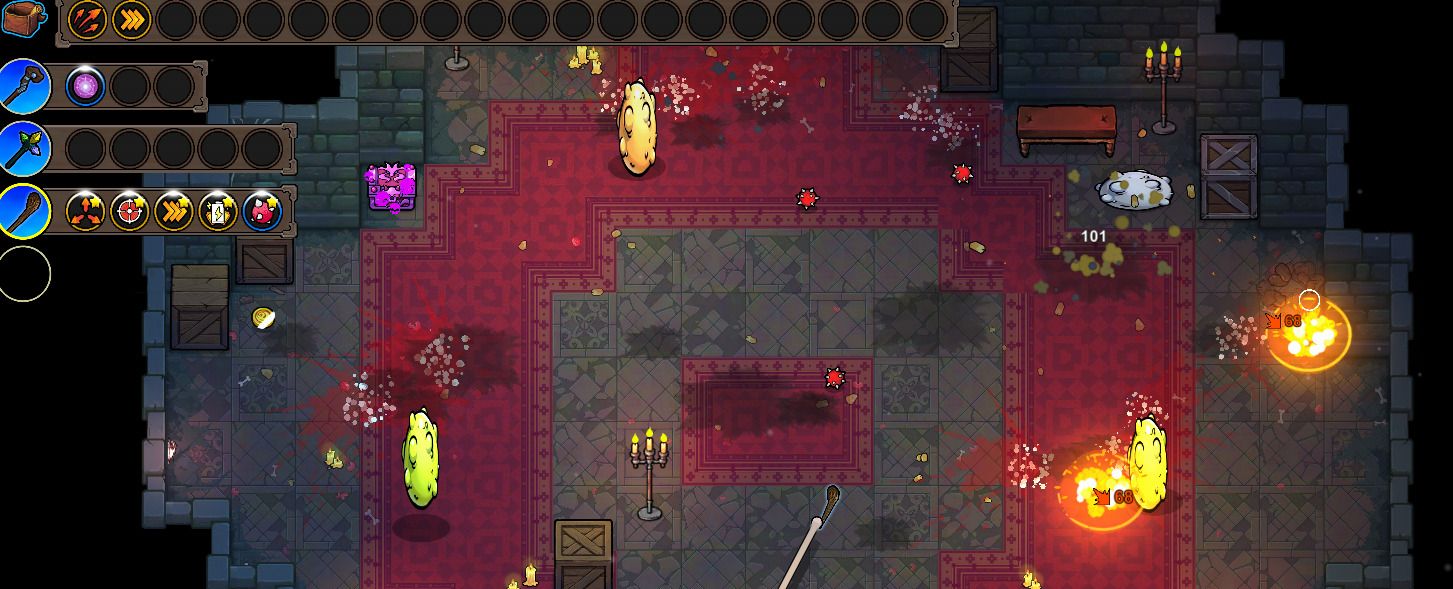Click the three-way split arrows spell
Image resolution: width=1453 pixels, height=589 pixels.
[x=86, y=211]
